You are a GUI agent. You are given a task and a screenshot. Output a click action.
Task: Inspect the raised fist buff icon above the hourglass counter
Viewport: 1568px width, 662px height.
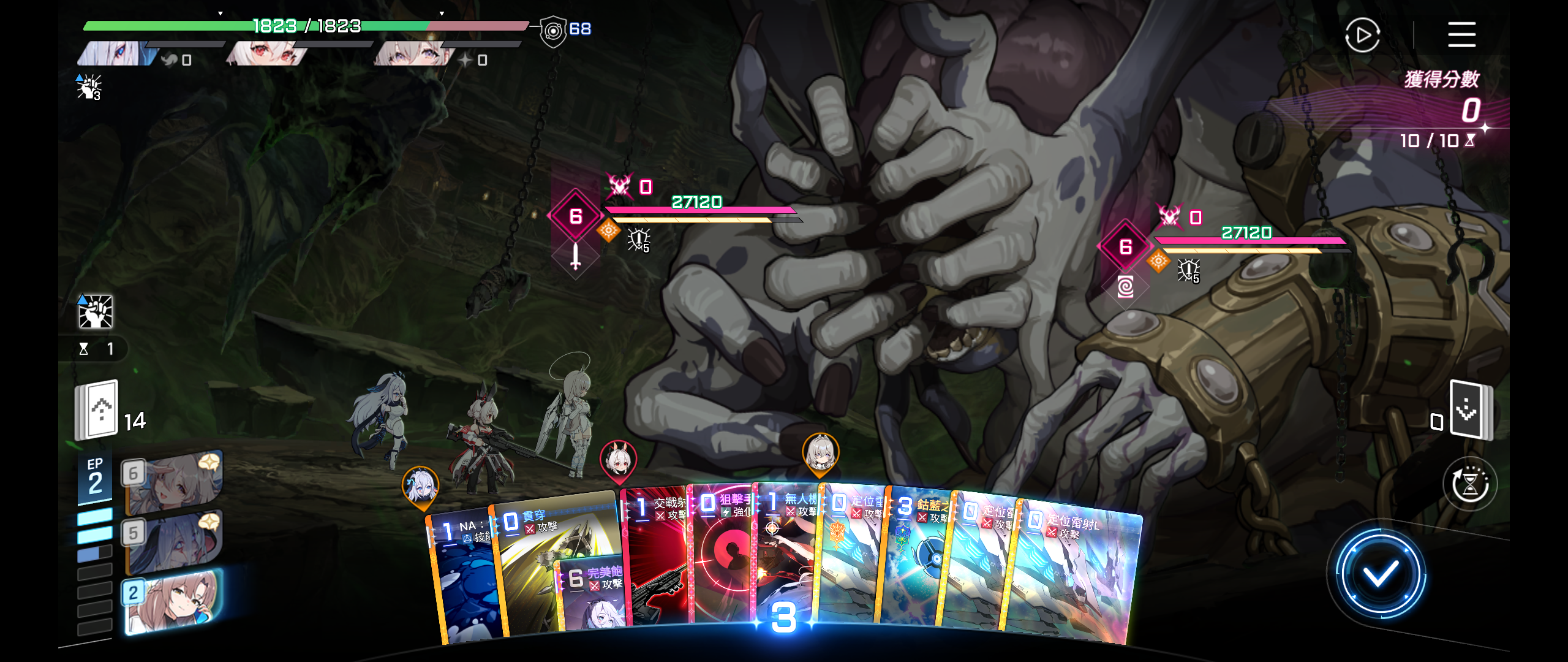point(96,311)
